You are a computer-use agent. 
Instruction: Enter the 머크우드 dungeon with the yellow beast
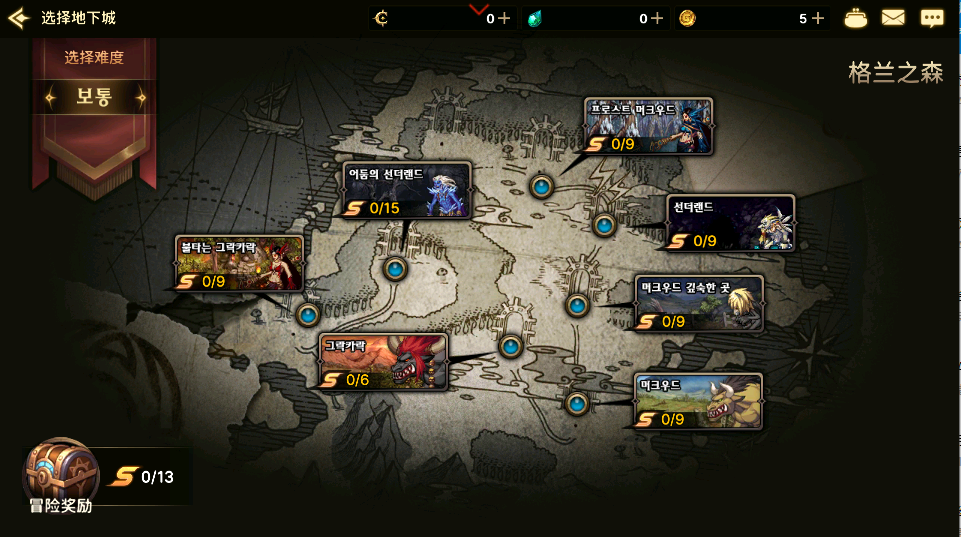point(698,401)
